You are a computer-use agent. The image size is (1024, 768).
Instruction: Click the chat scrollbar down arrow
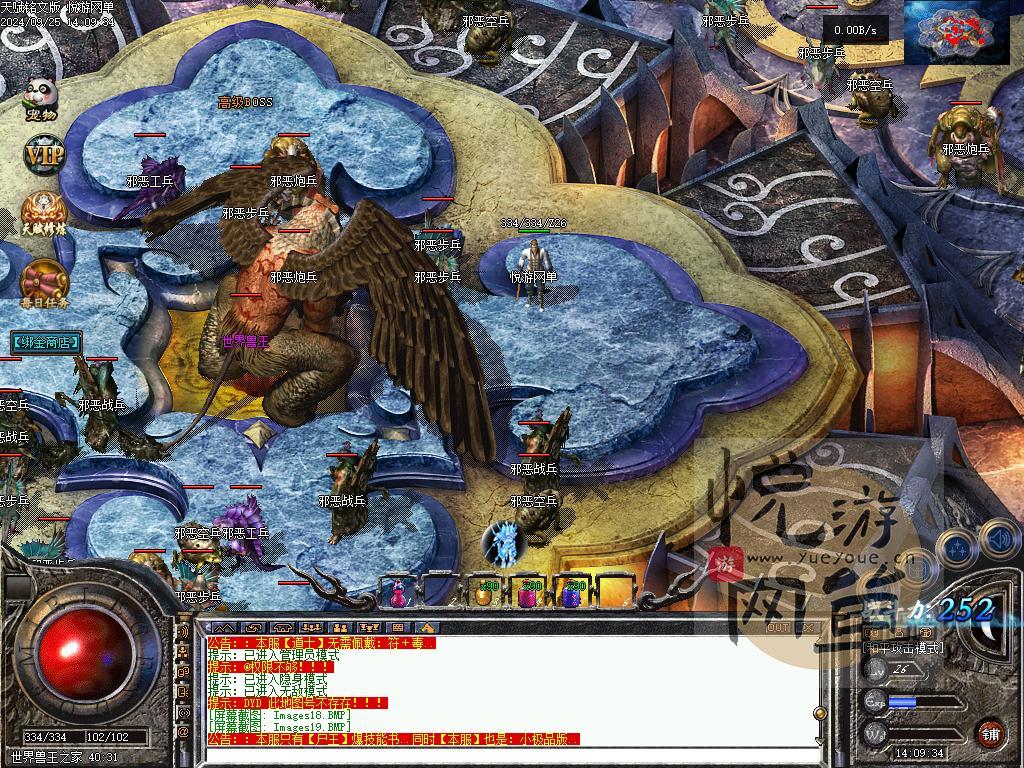click(x=819, y=739)
